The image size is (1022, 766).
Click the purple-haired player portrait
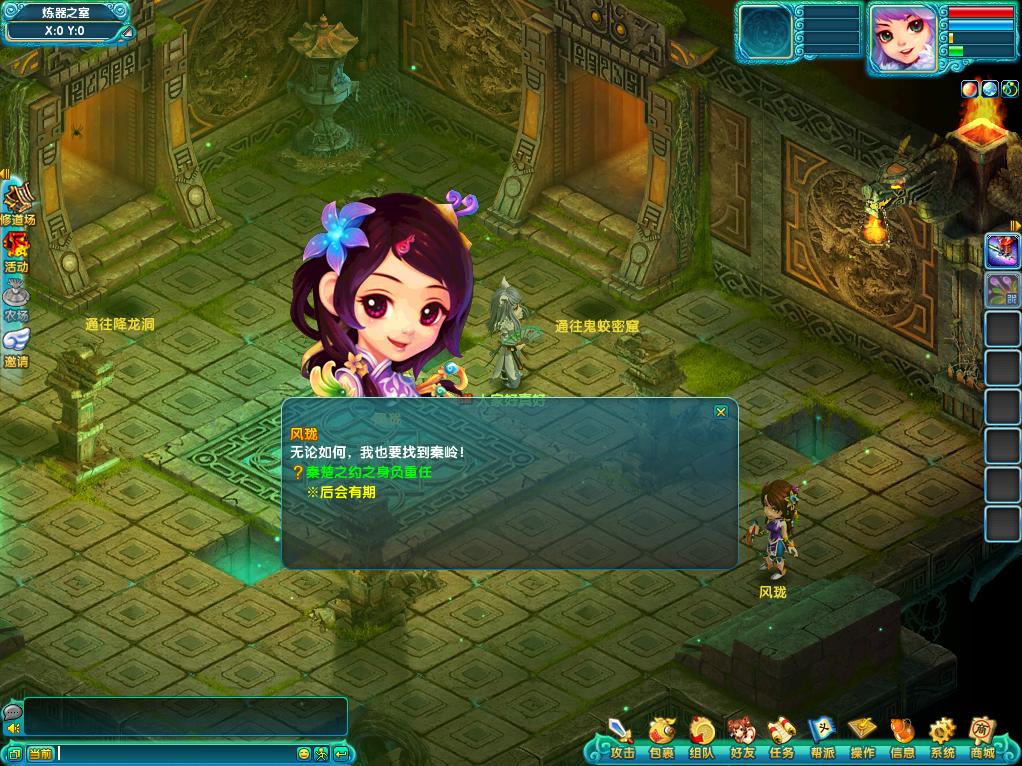(x=903, y=38)
